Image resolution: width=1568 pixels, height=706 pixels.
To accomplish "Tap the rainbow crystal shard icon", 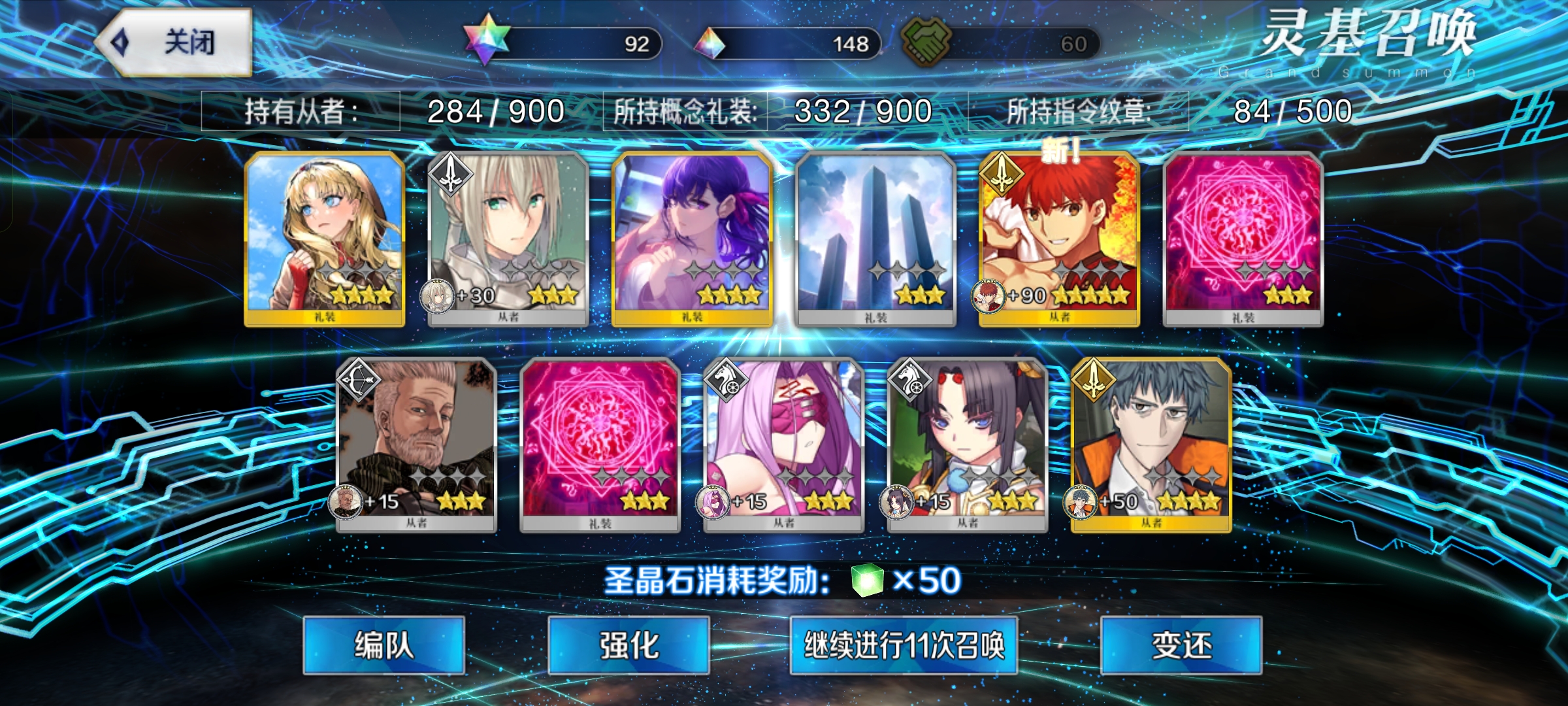I will click(710, 43).
